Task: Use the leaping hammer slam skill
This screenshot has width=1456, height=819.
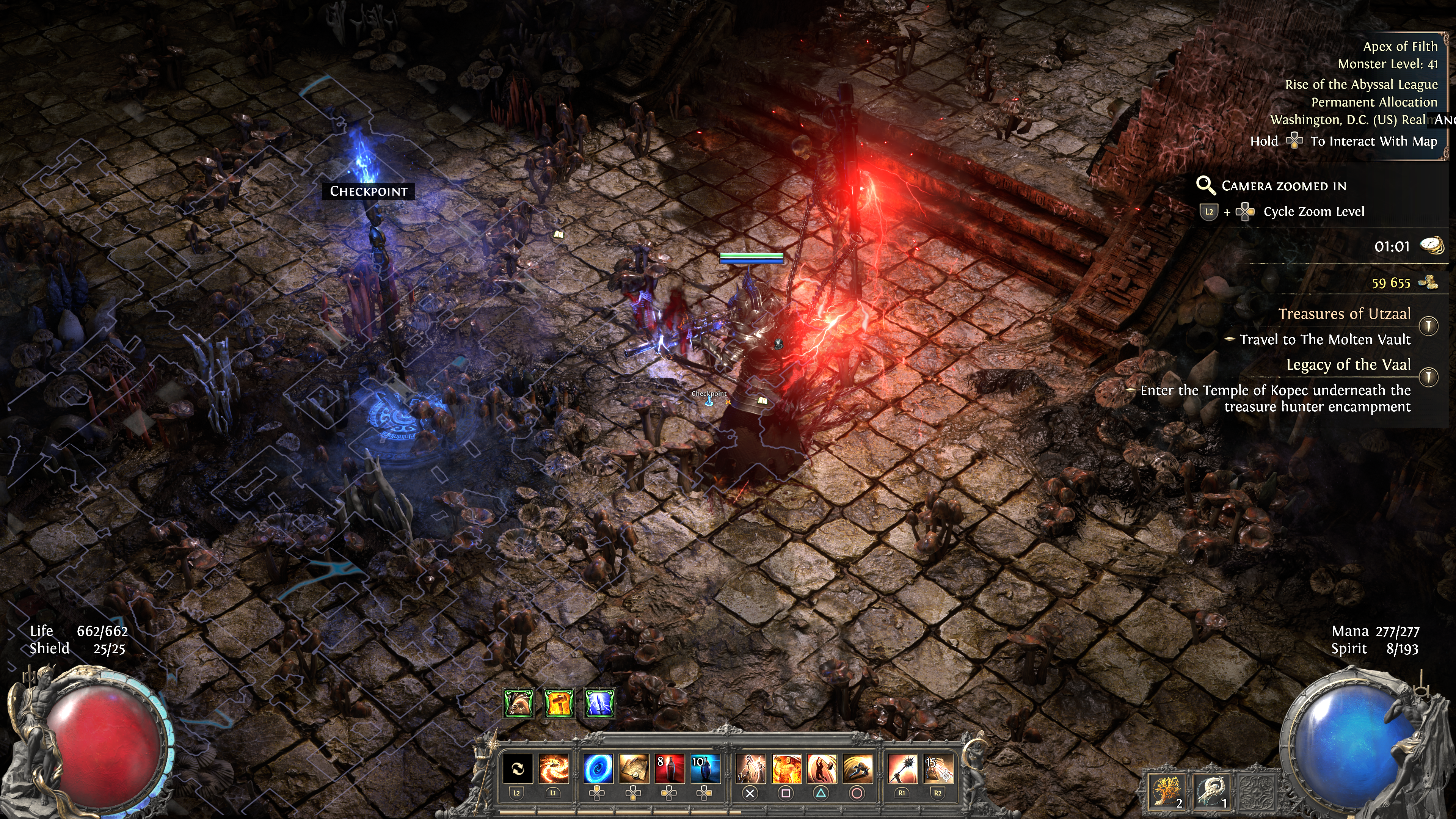Action: (822, 769)
